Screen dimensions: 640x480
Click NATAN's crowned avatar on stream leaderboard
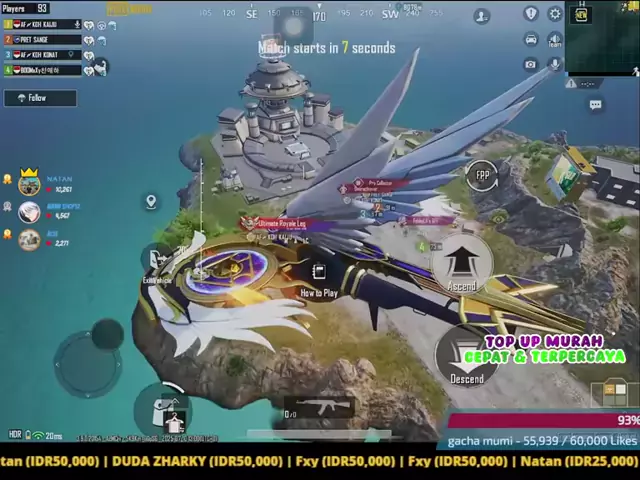click(x=29, y=183)
